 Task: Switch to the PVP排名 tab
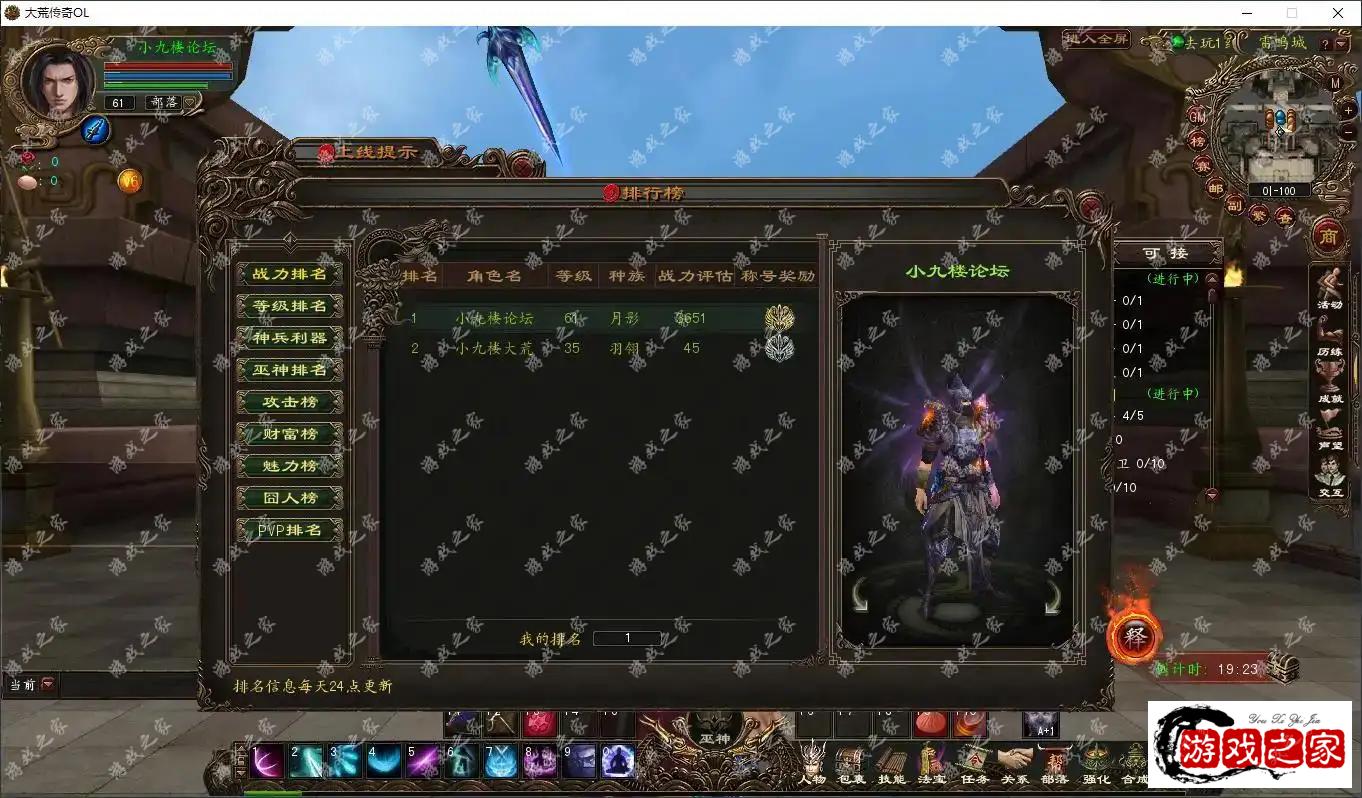tap(289, 530)
